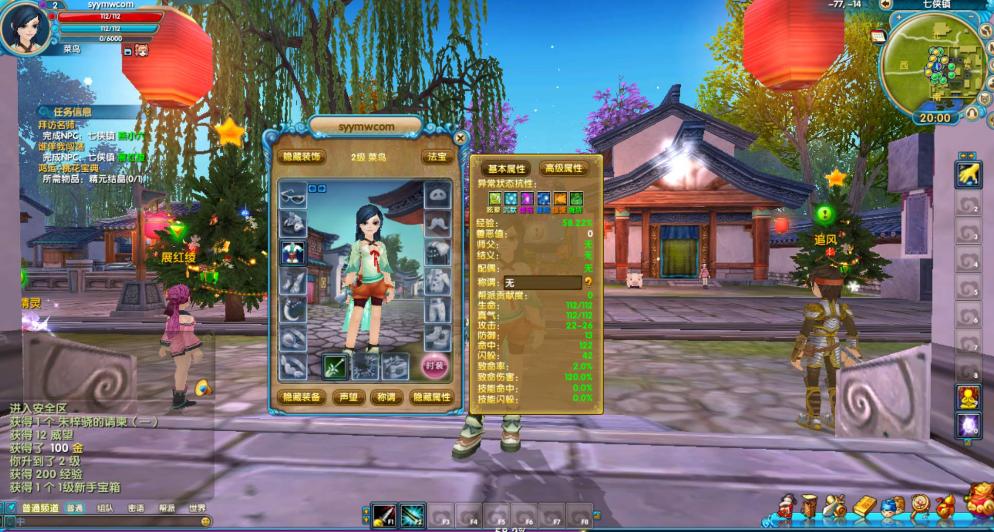The height and width of the screenshot is (532, 994).
Task: Switch to the 高级属性 advanced attributes tab
Action: (x=562, y=169)
